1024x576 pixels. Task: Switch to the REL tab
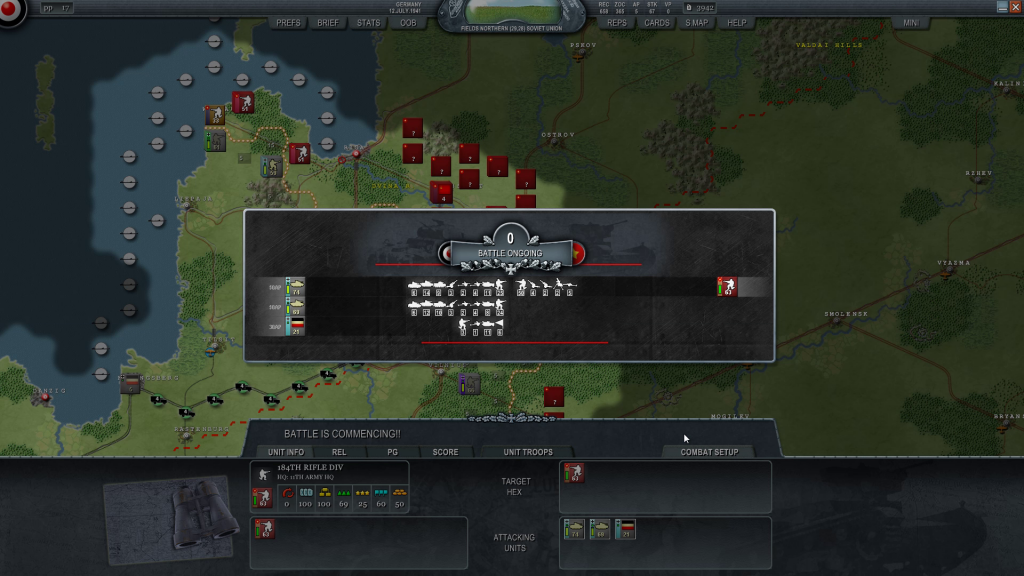pos(339,452)
